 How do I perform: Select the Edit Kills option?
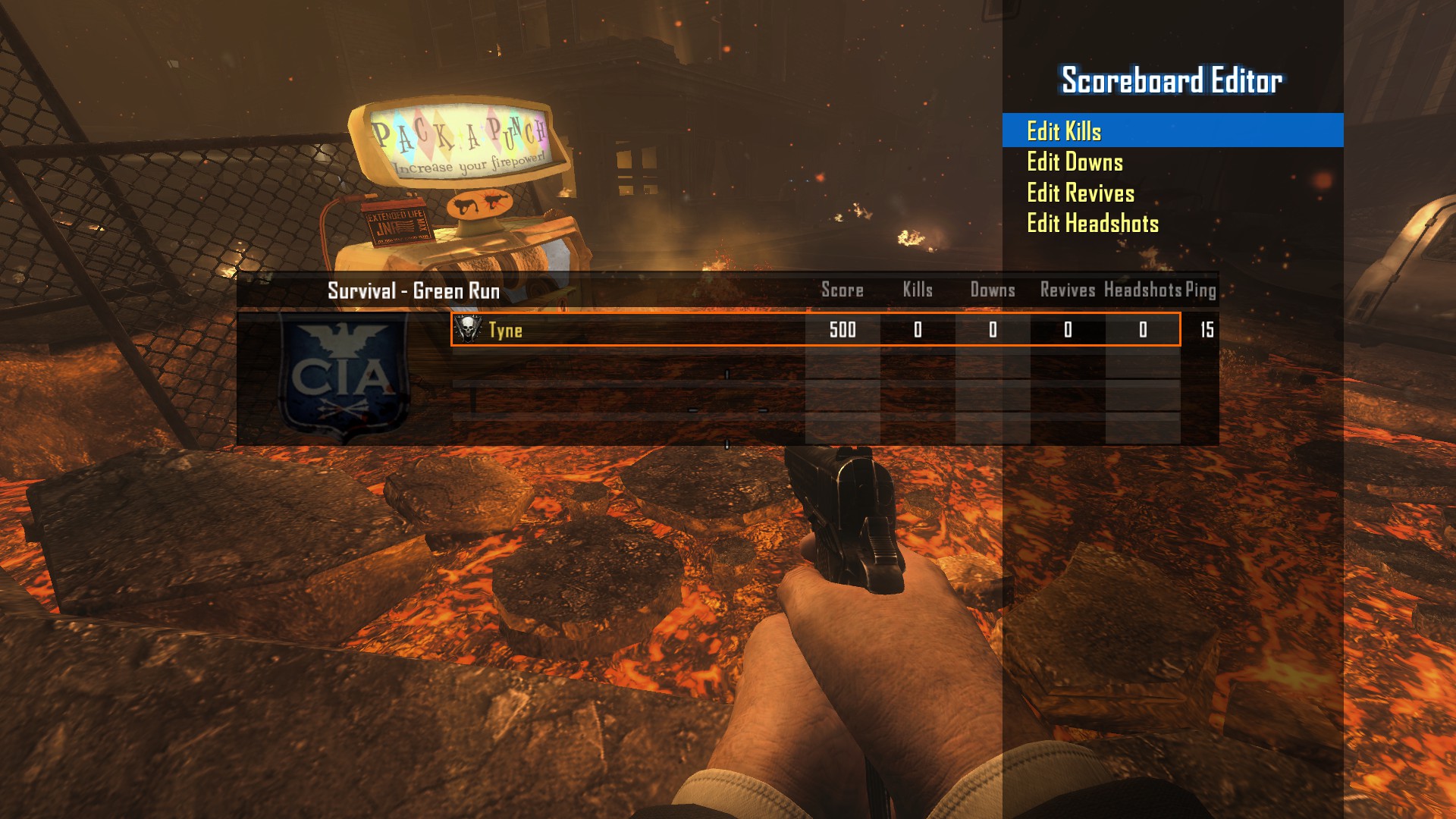(x=1064, y=131)
